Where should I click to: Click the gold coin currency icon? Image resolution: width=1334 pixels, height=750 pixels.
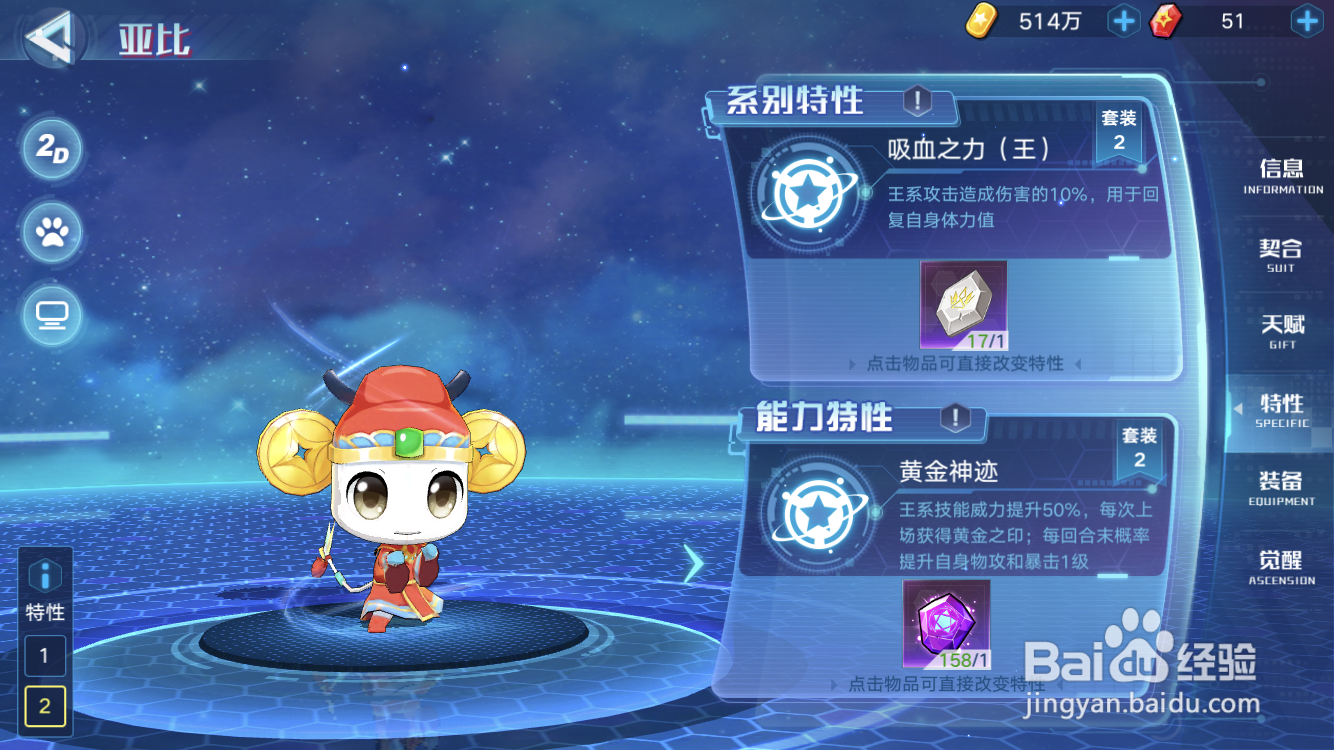(980, 21)
